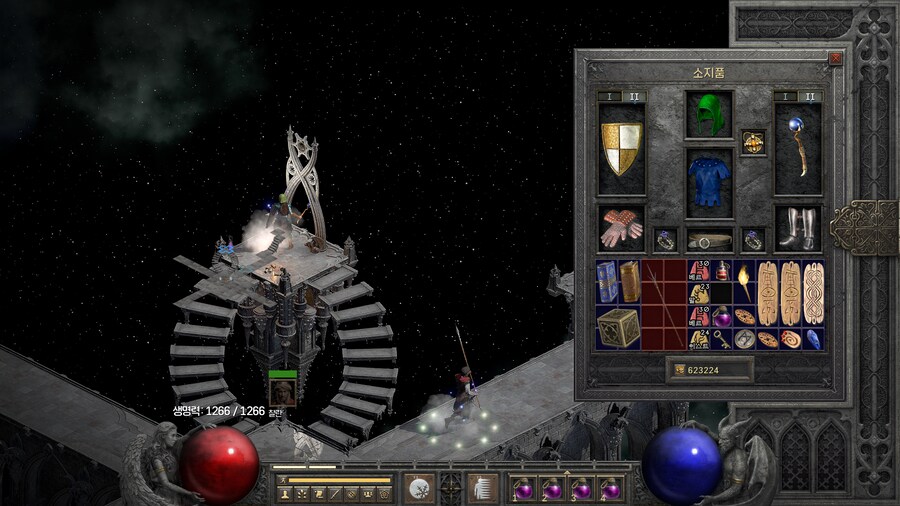Select the blue body armor slot
The image size is (900, 506).
point(710,183)
